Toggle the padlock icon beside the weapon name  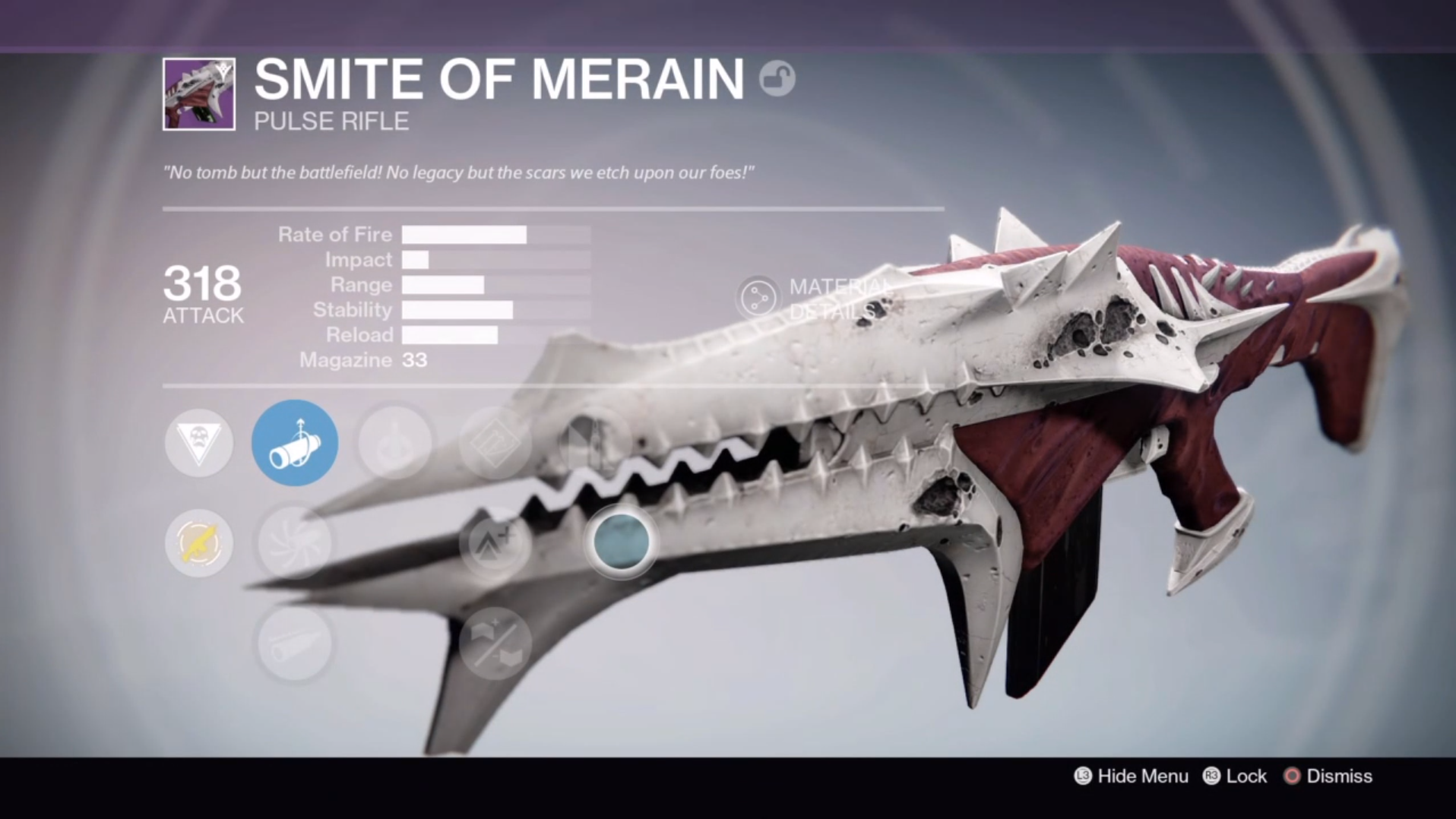pyautogui.click(x=777, y=79)
